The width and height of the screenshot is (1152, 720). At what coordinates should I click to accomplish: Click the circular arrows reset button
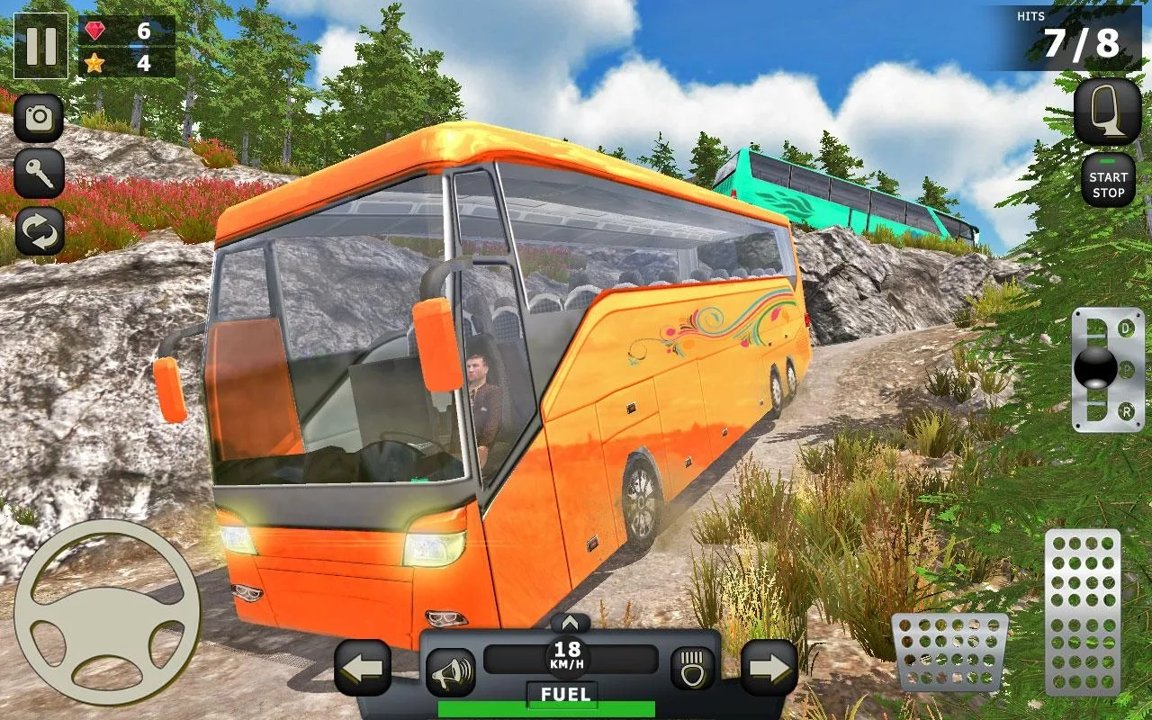coord(39,231)
